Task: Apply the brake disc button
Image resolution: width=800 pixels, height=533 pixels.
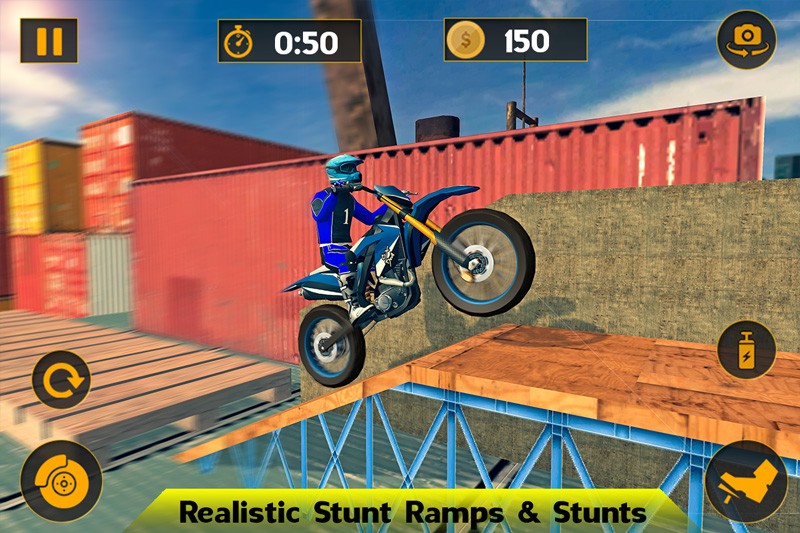Action: (x=61, y=480)
